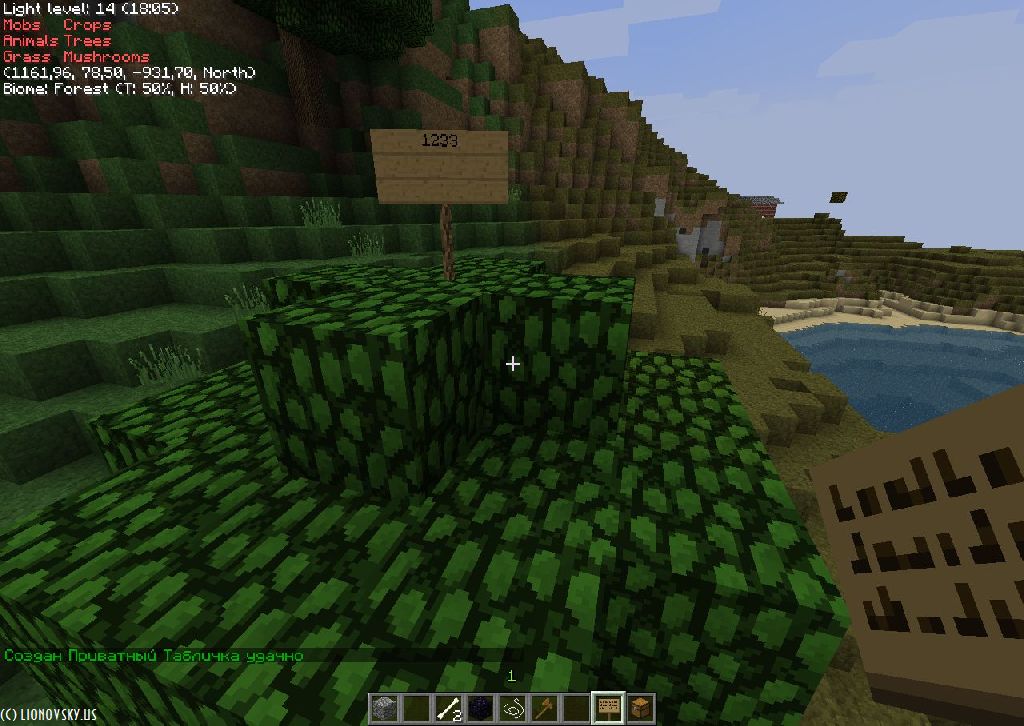This screenshot has height=726, width=1024.
Task: Click the sign item hotbar slot
Action: pos(607,708)
